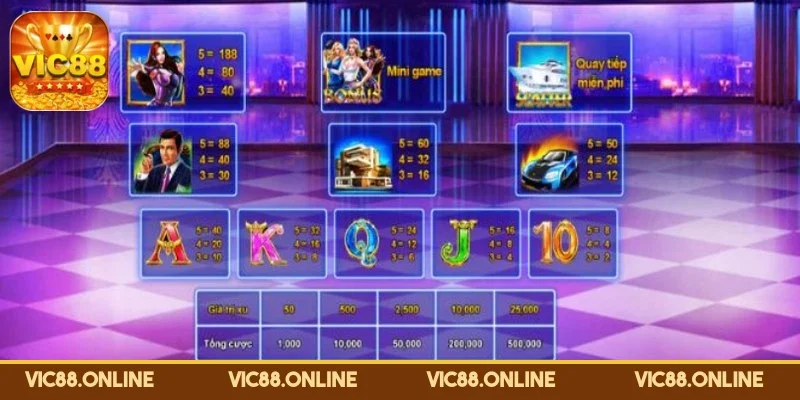Choose the letter A symbol tile
The width and height of the screenshot is (800, 400).
click(184, 243)
